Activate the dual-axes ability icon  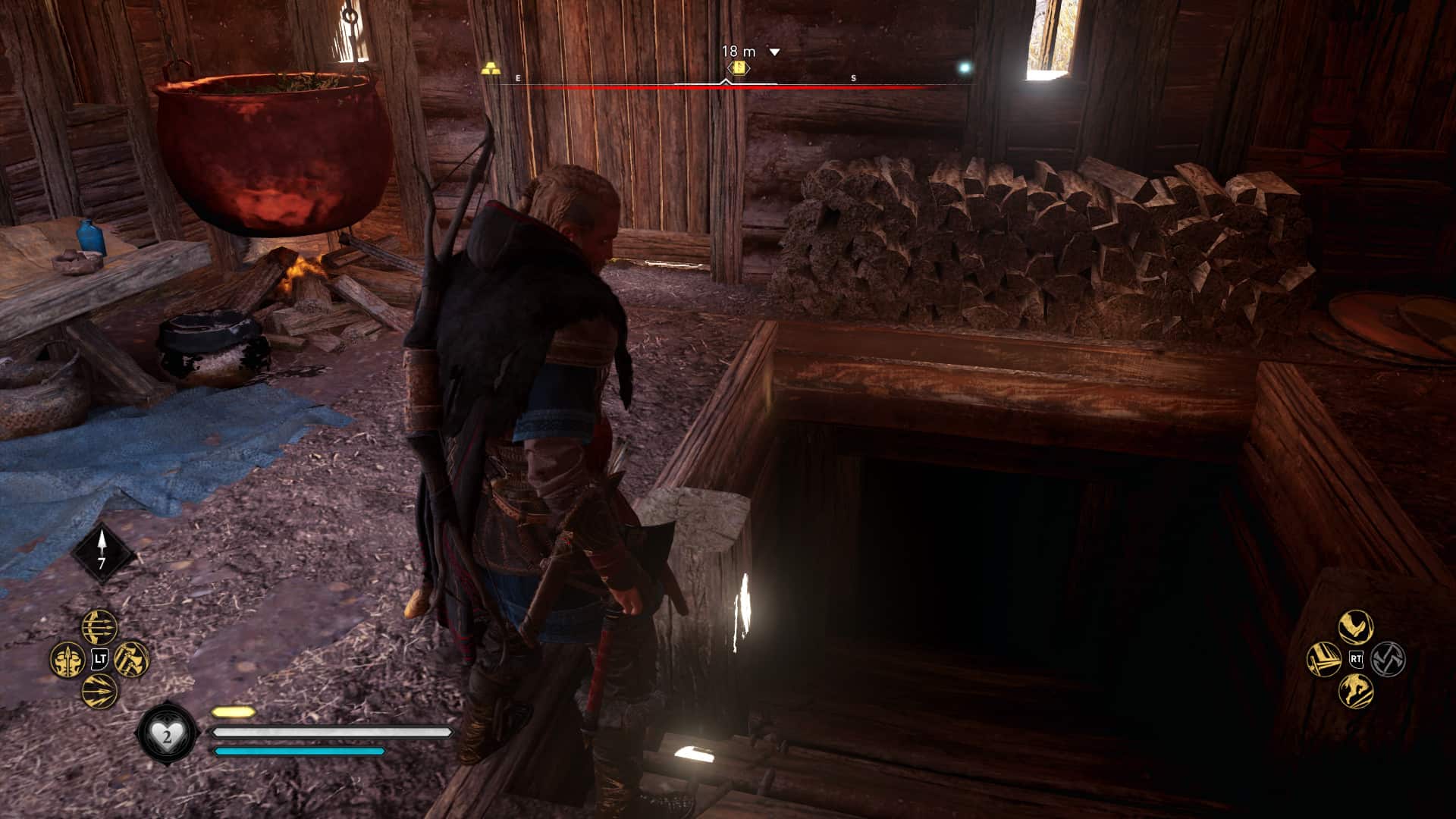[130, 659]
